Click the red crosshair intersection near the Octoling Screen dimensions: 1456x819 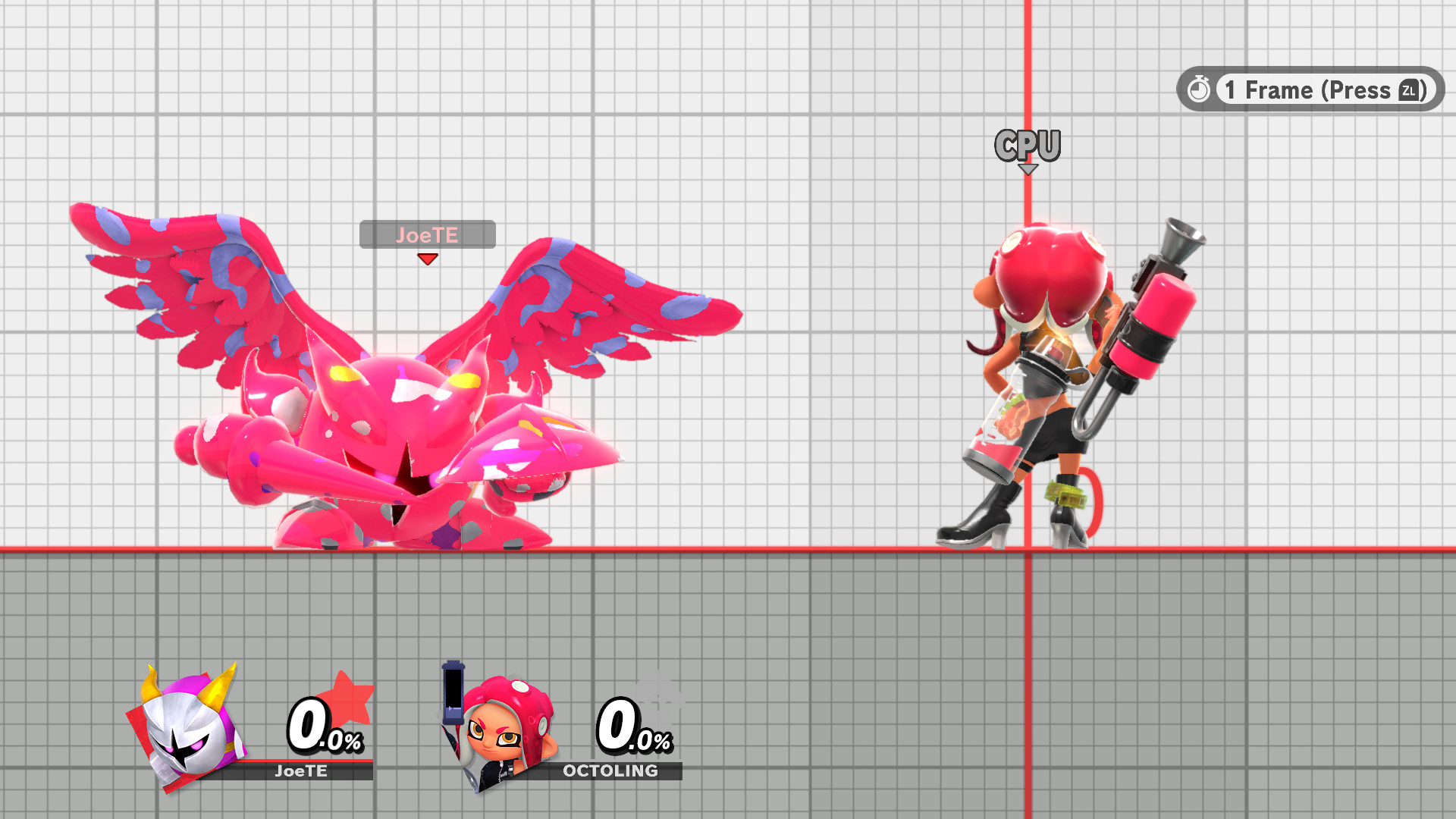[1028, 550]
